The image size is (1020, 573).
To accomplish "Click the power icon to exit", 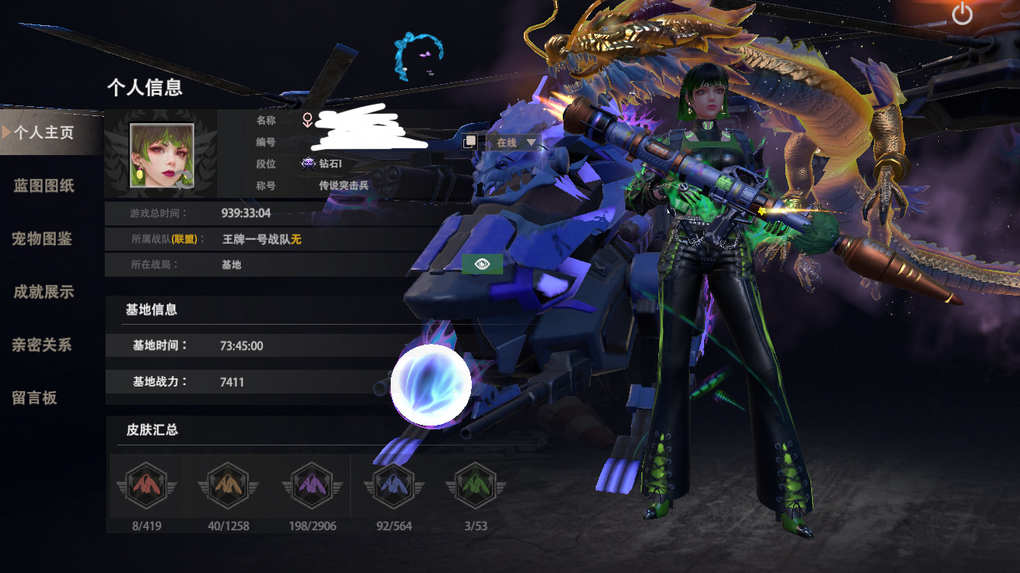I will pyautogui.click(x=961, y=14).
